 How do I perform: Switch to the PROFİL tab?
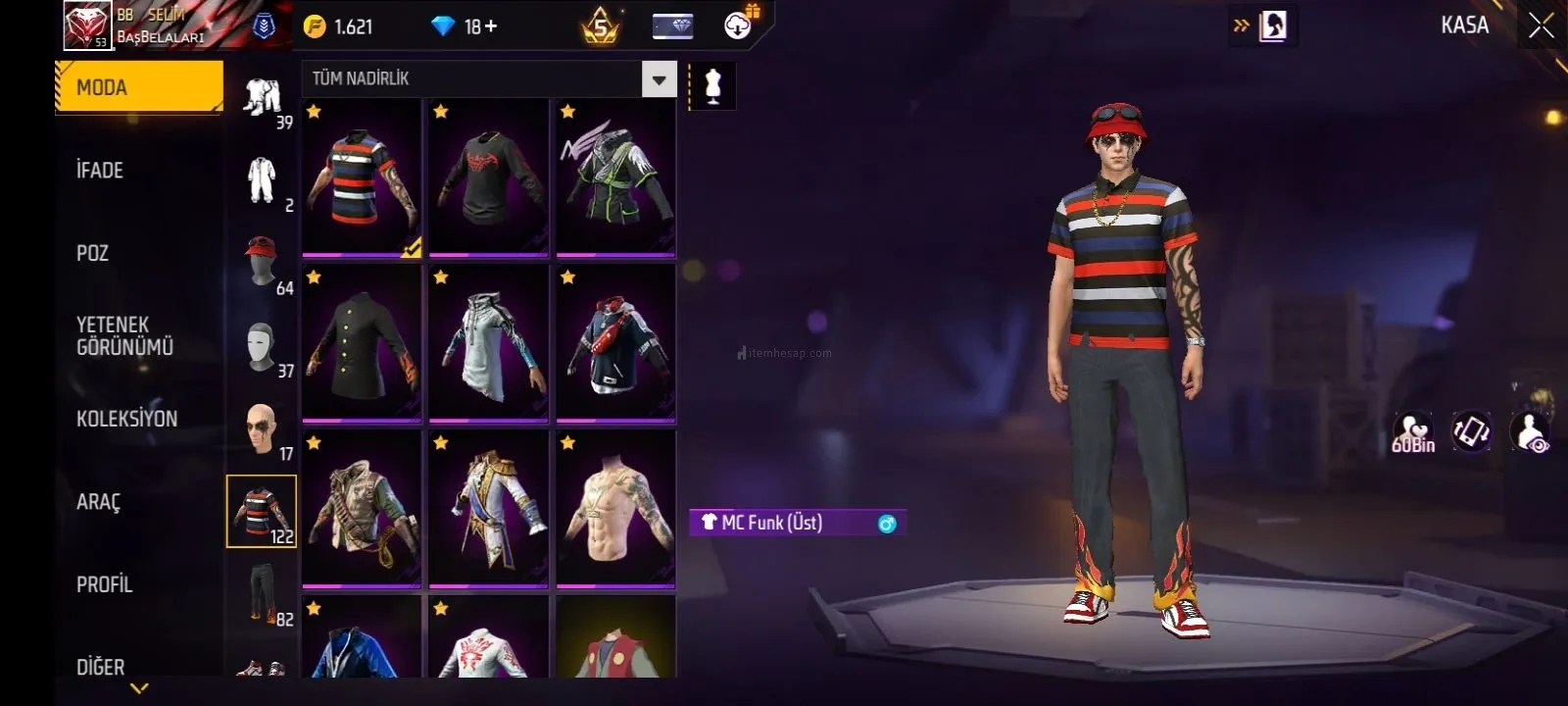coord(104,584)
